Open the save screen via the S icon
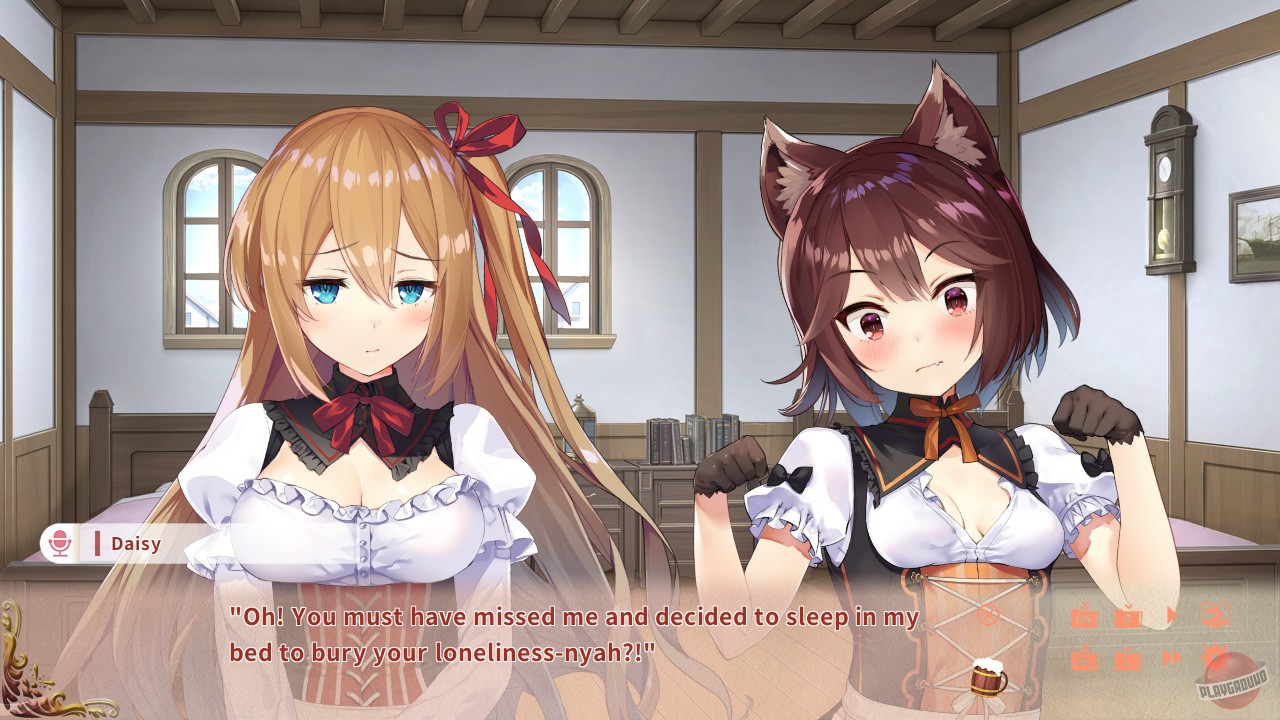 (1128, 616)
